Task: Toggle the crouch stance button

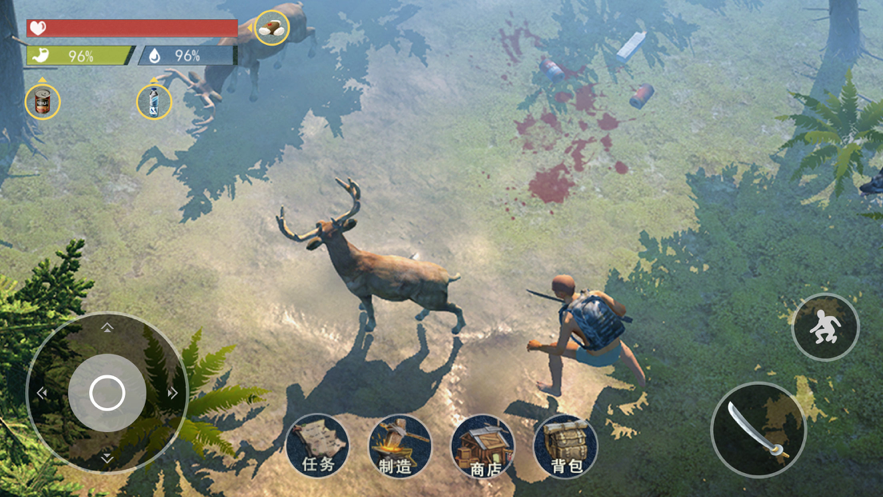Action: (825, 327)
